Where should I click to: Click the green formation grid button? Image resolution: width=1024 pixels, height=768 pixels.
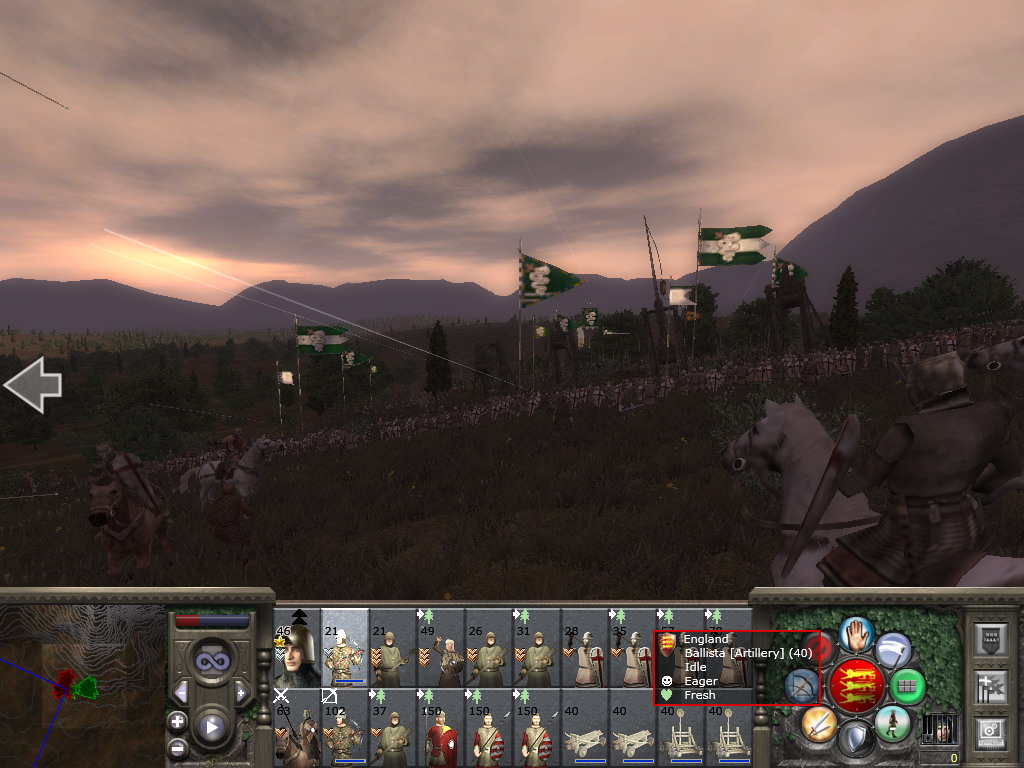(x=907, y=686)
